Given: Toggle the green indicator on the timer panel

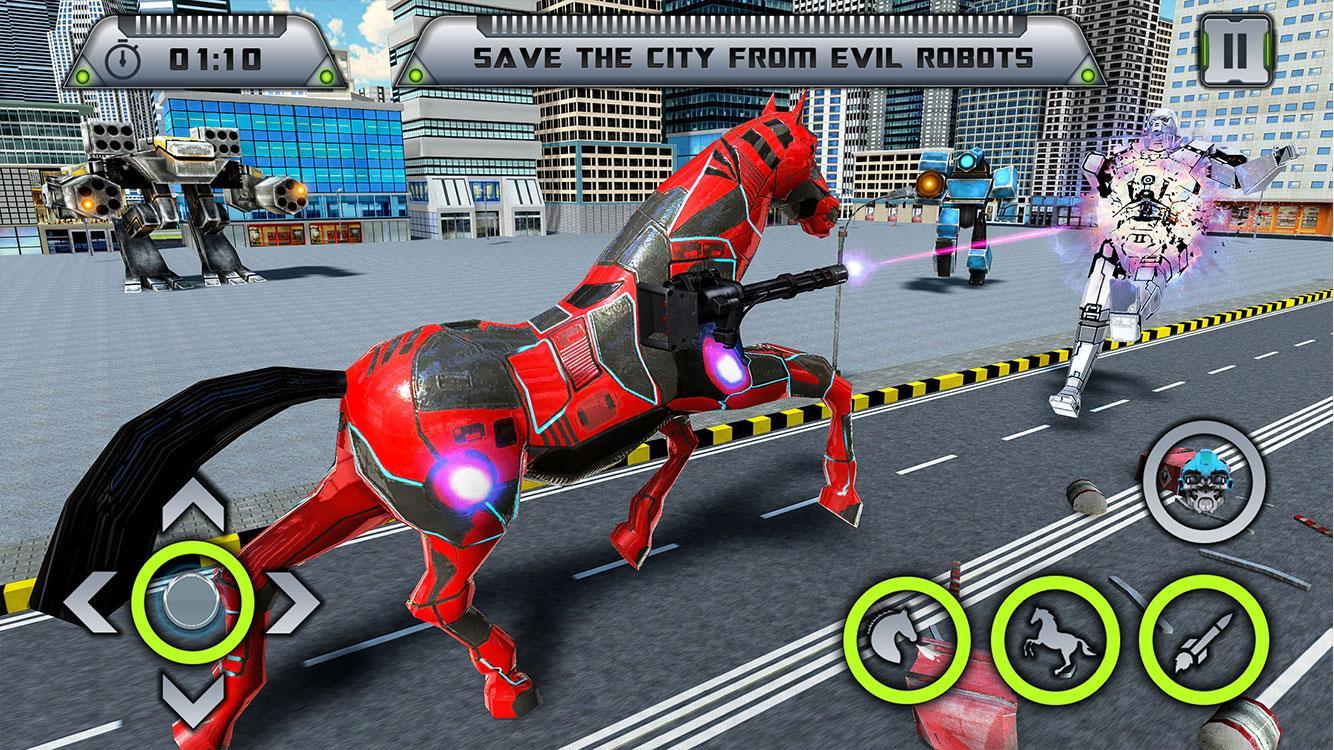Looking at the screenshot, I should point(327,75).
